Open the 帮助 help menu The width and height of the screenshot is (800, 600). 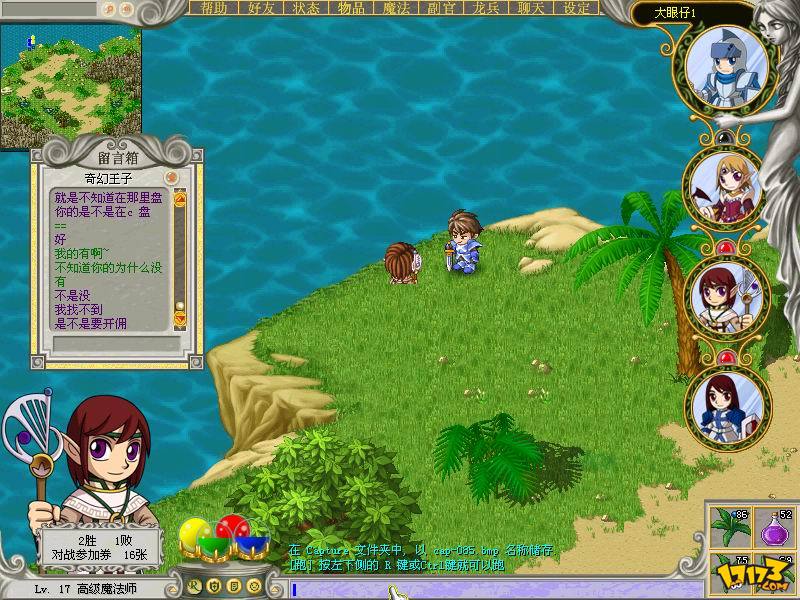[x=214, y=8]
